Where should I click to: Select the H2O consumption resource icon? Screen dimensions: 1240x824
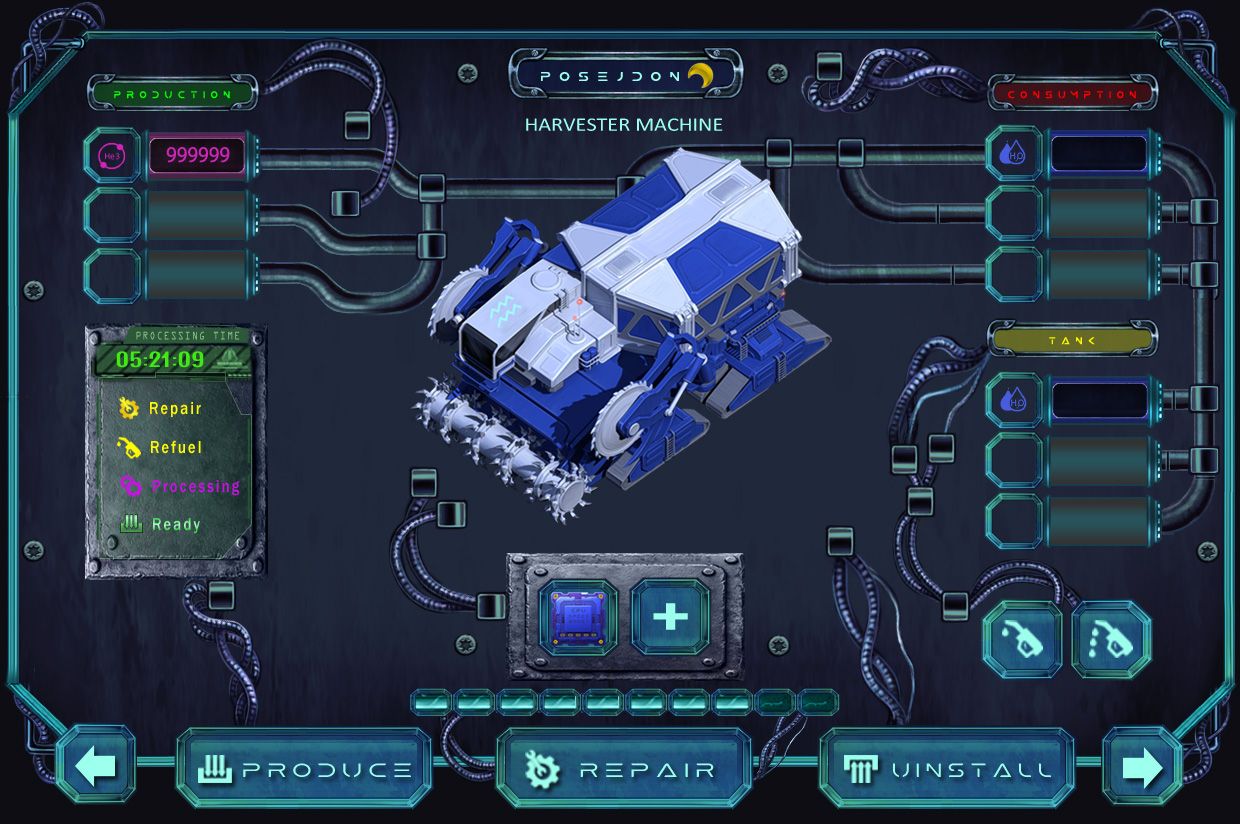(x=1014, y=154)
